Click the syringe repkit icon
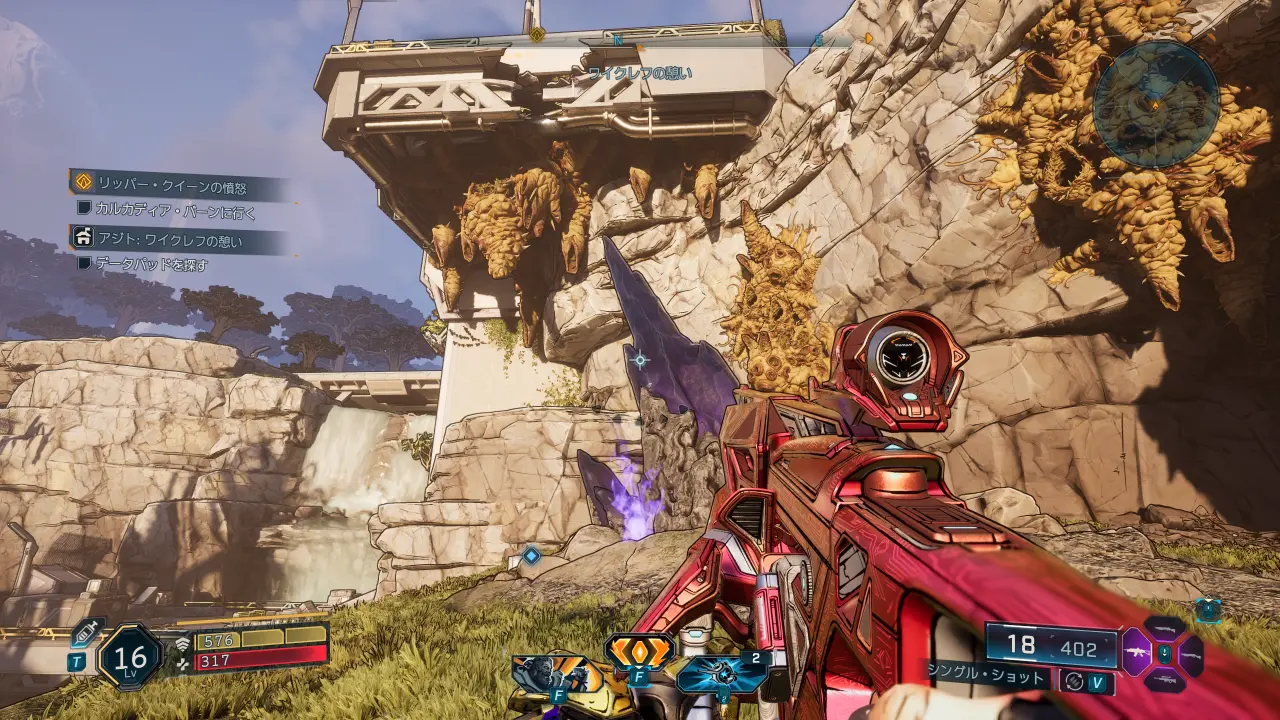Screen dimensions: 1280x720 click(87, 632)
